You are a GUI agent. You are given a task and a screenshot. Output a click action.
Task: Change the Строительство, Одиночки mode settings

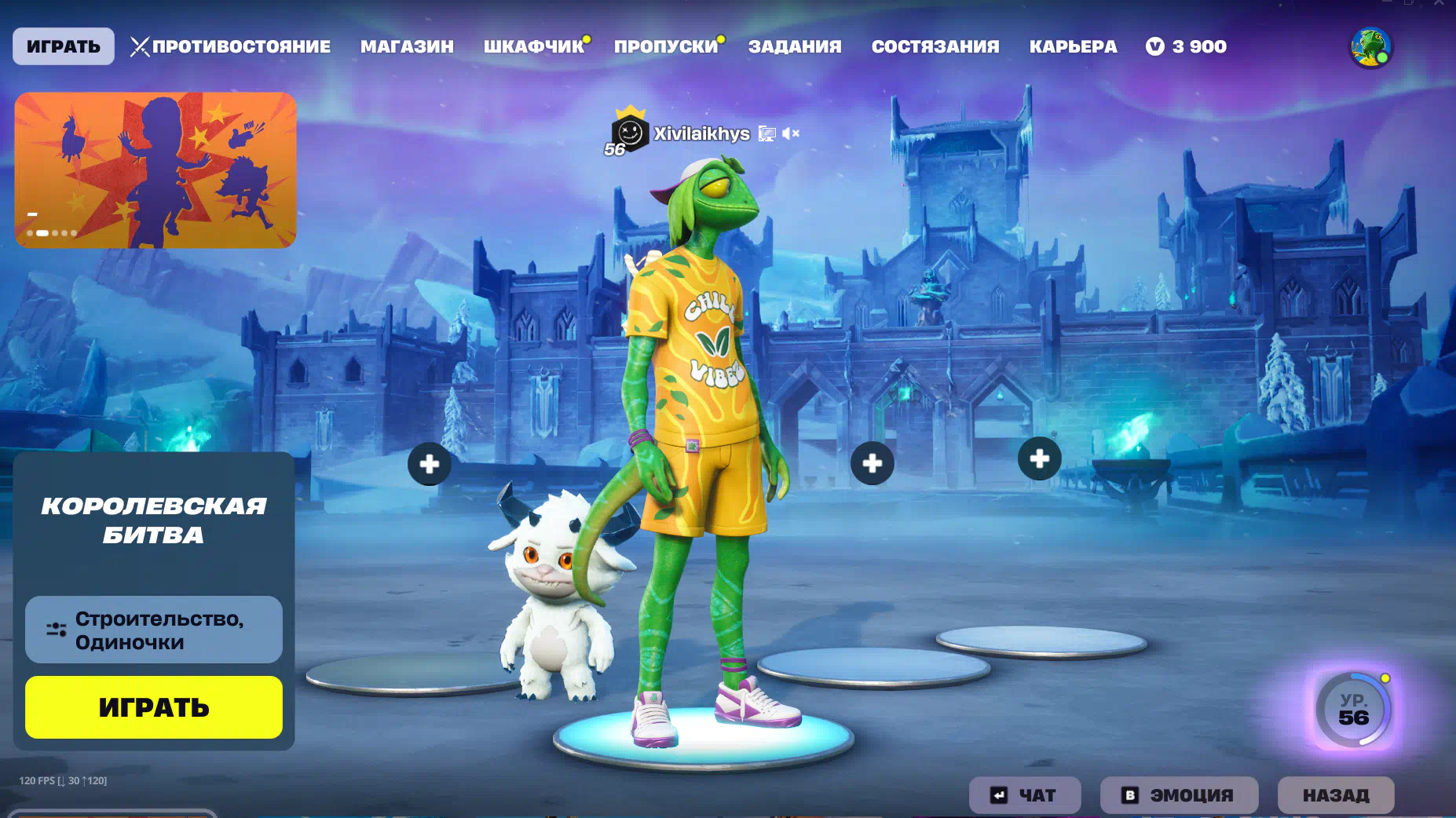[x=154, y=630]
